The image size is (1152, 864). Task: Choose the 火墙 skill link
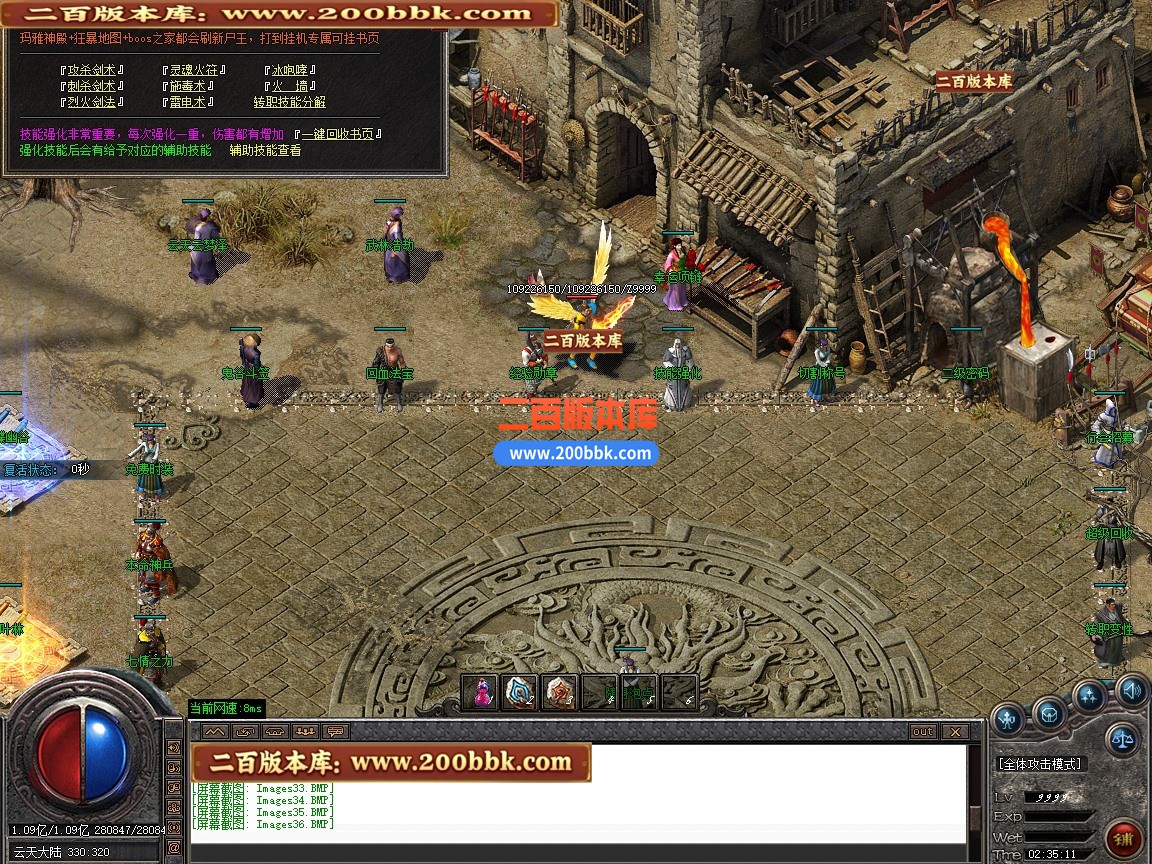coord(290,86)
